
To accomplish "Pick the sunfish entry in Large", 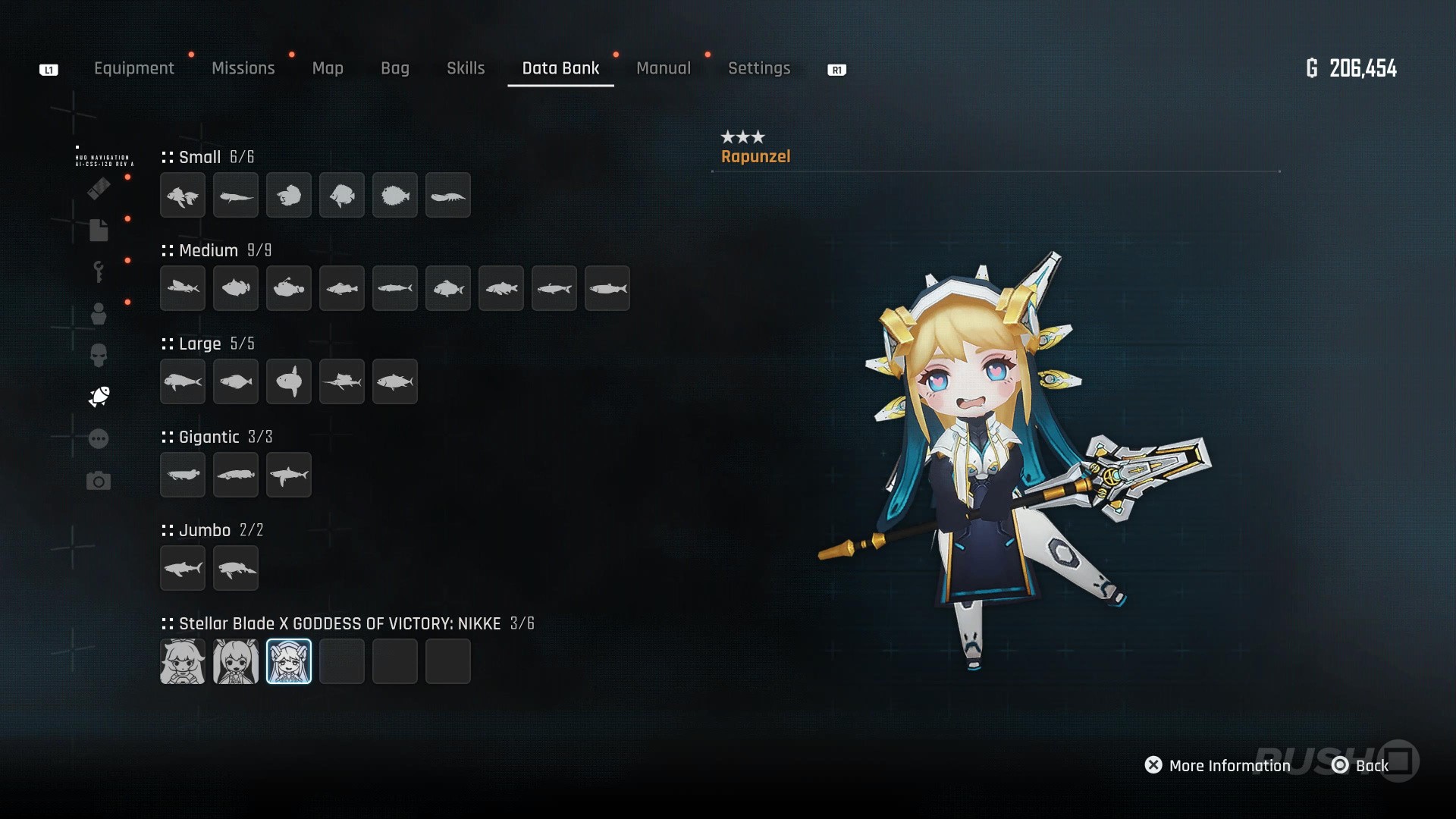I will pyautogui.click(x=289, y=381).
